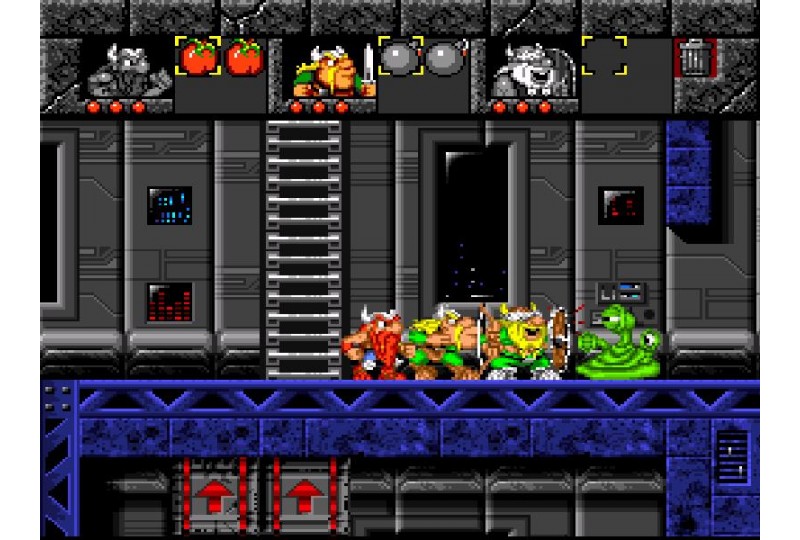Select the tomato highlighted by yellow brackets
Viewport: 800px width, 540px height.
[x=197, y=57]
